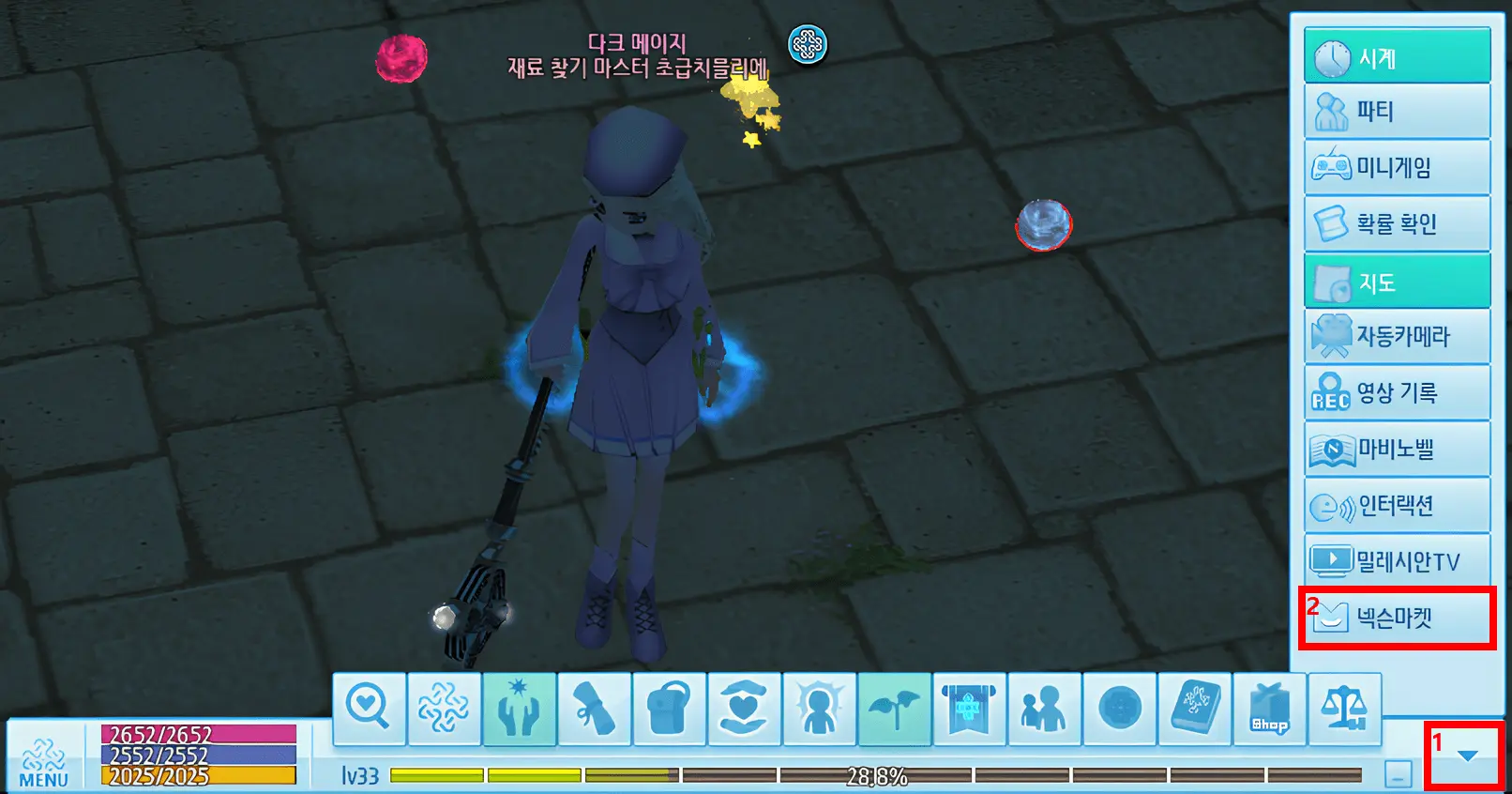
Task: Select the magnifying glass search icon
Action: click(370, 709)
